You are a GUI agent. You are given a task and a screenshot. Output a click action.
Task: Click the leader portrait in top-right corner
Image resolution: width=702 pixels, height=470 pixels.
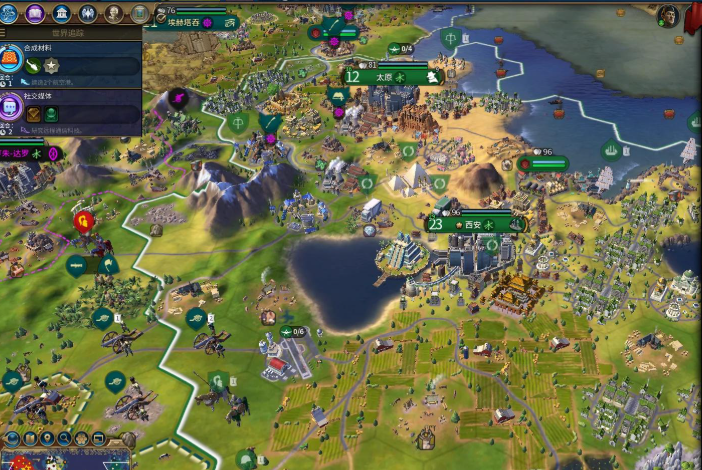click(x=667, y=16)
